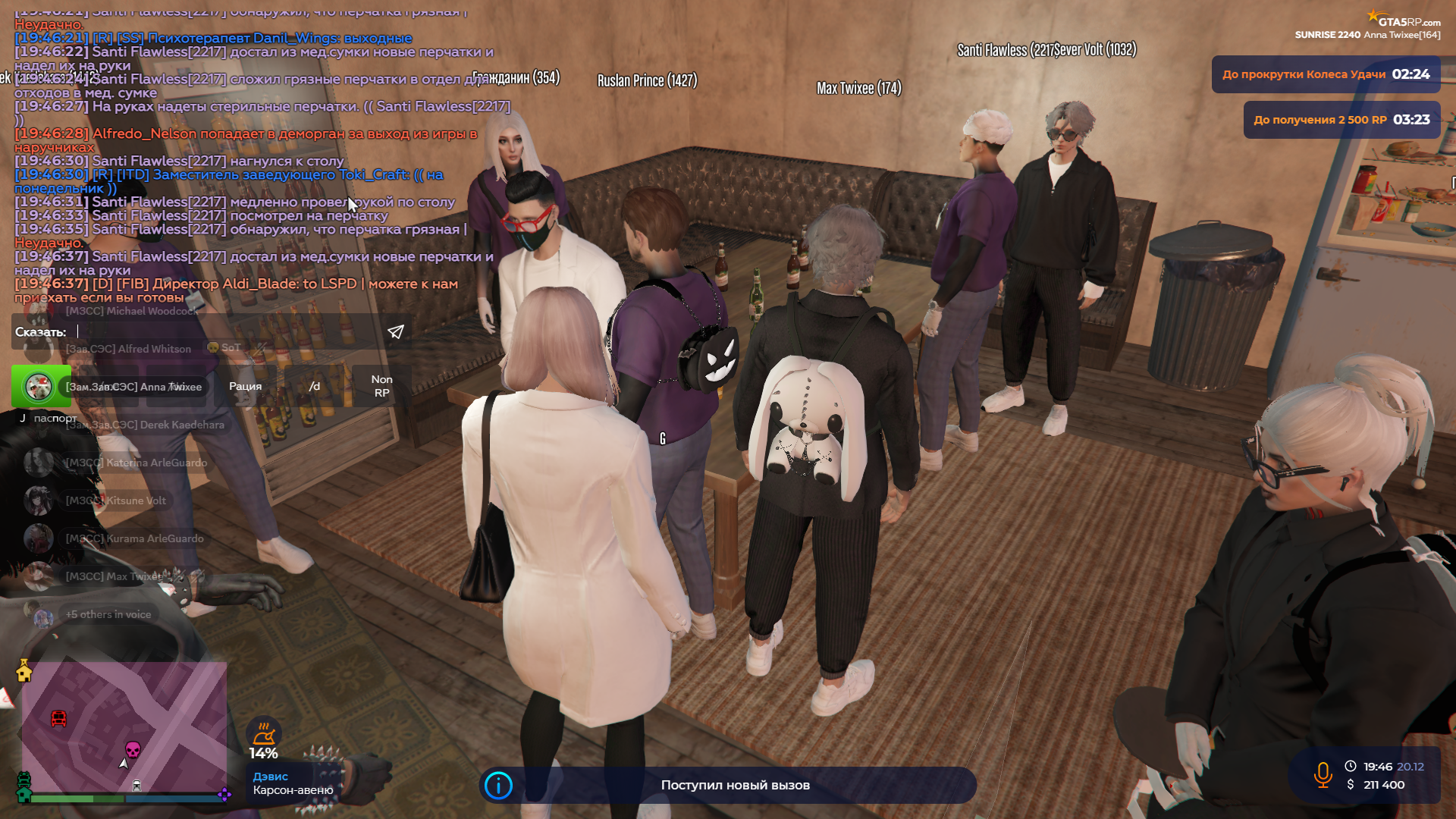Choose the "/d" department chat button
This screenshot has width=1456, height=819.
314,386
